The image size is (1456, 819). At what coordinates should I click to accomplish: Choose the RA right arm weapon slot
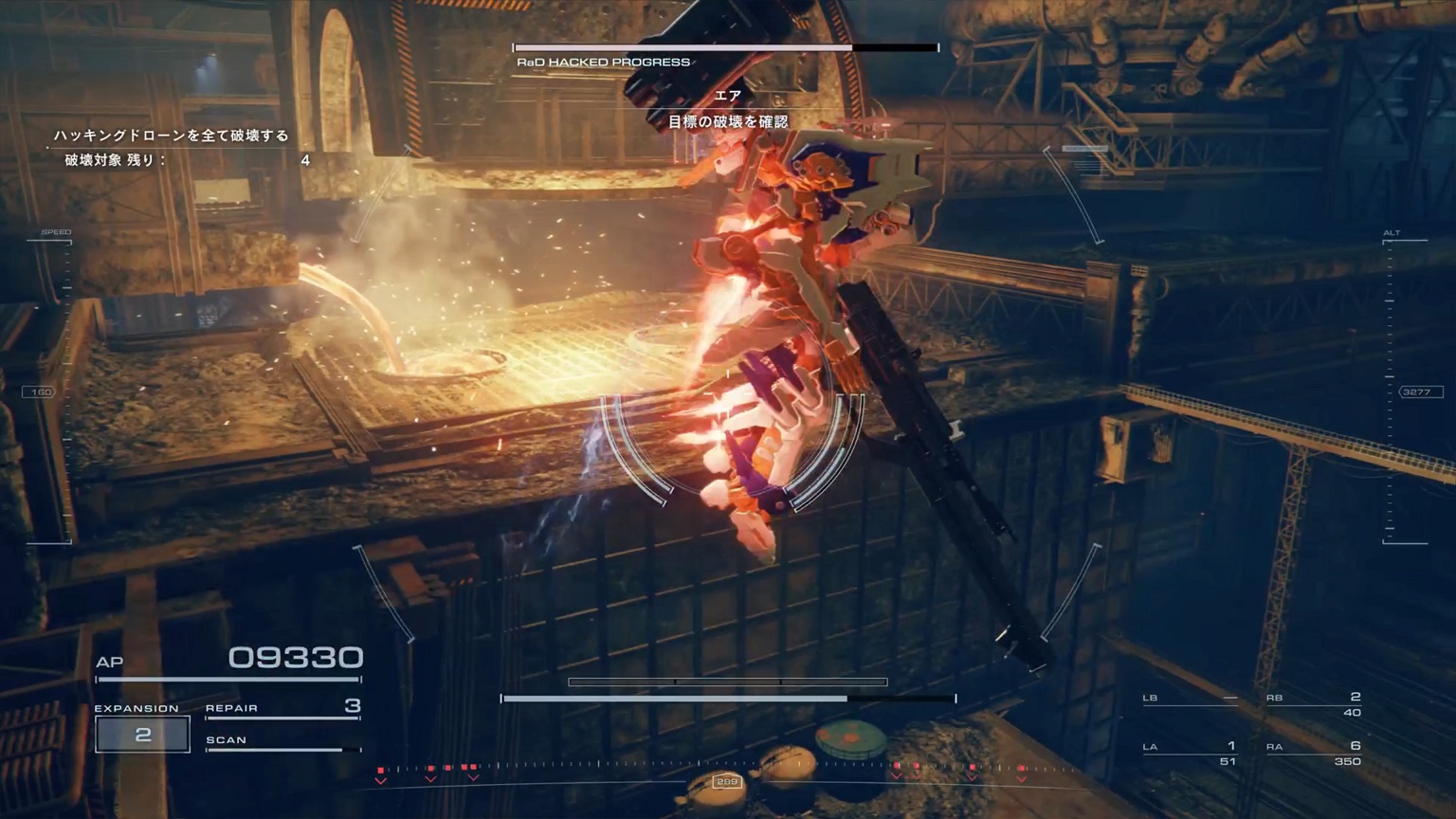click(1314, 753)
